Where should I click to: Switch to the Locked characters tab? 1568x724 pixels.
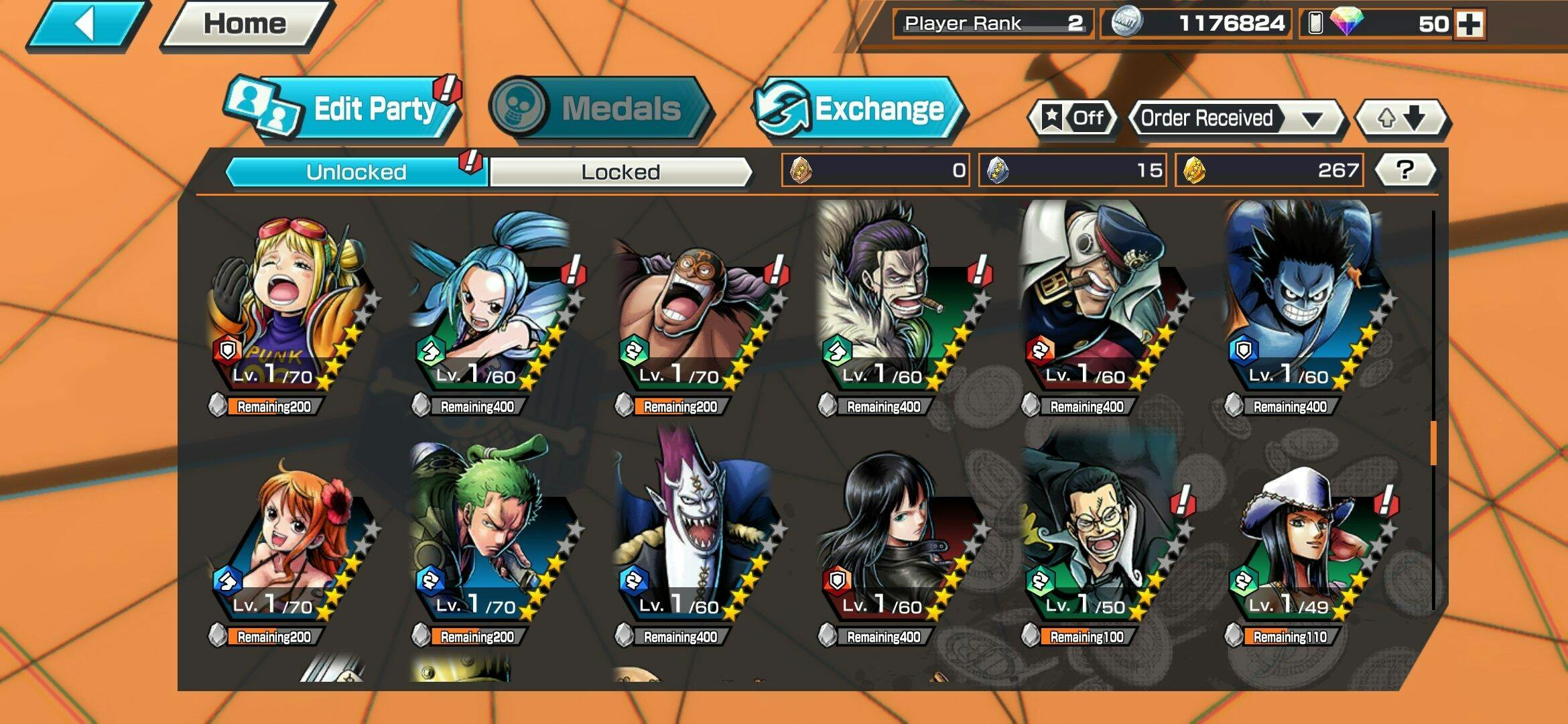[x=620, y=172]
